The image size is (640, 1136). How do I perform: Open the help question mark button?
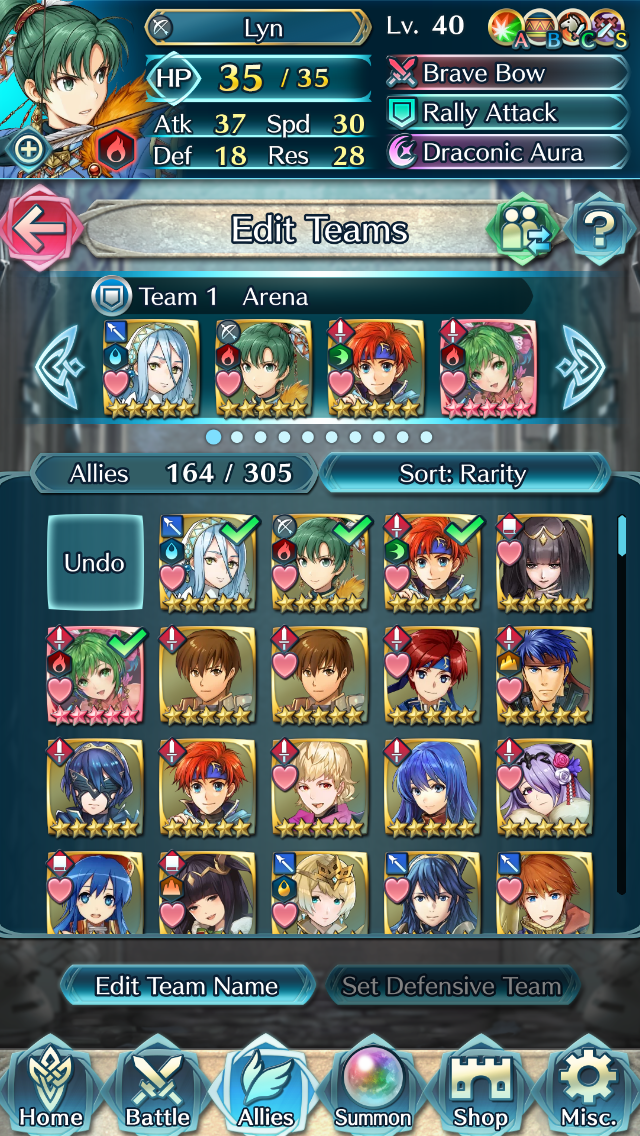click(x=600, y=229)
